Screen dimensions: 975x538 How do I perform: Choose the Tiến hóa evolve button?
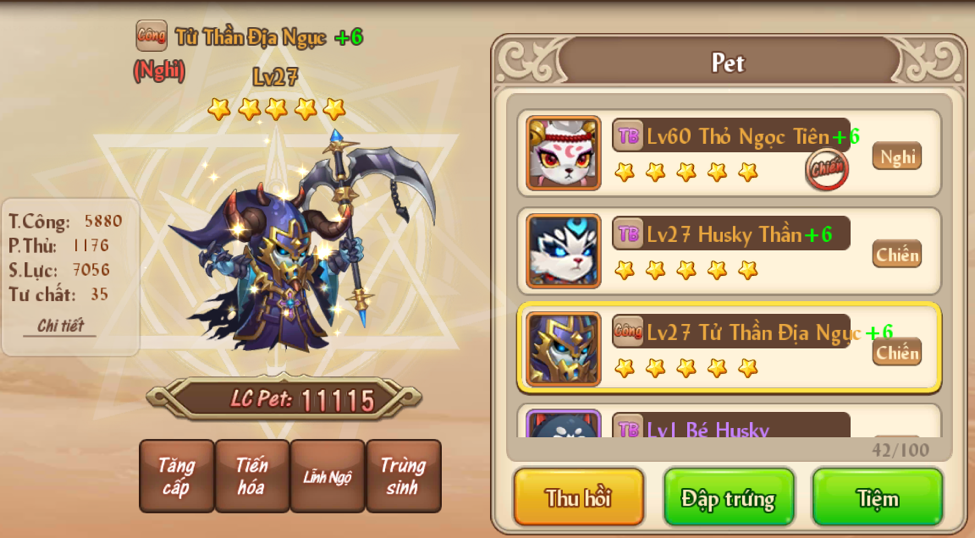[x=252, y=476]
